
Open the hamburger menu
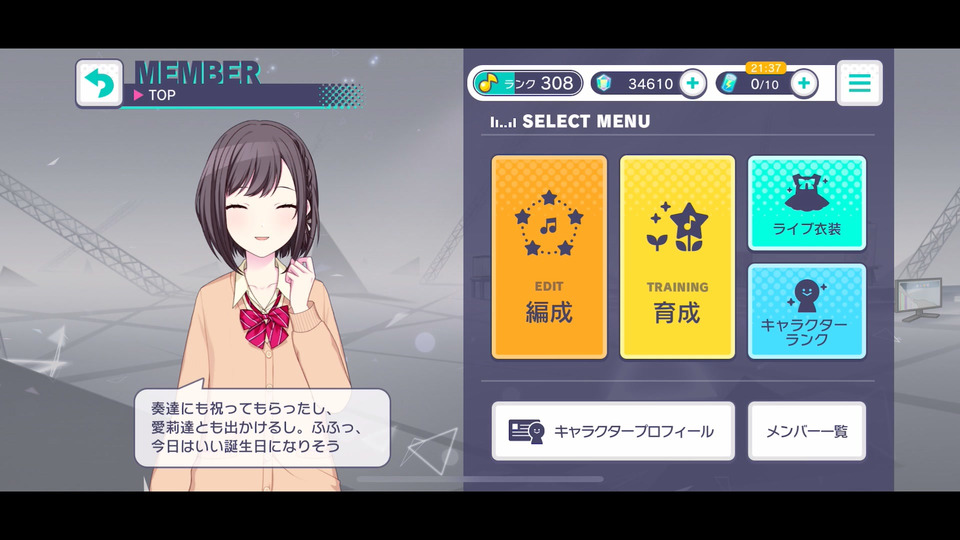pos(859,84)
